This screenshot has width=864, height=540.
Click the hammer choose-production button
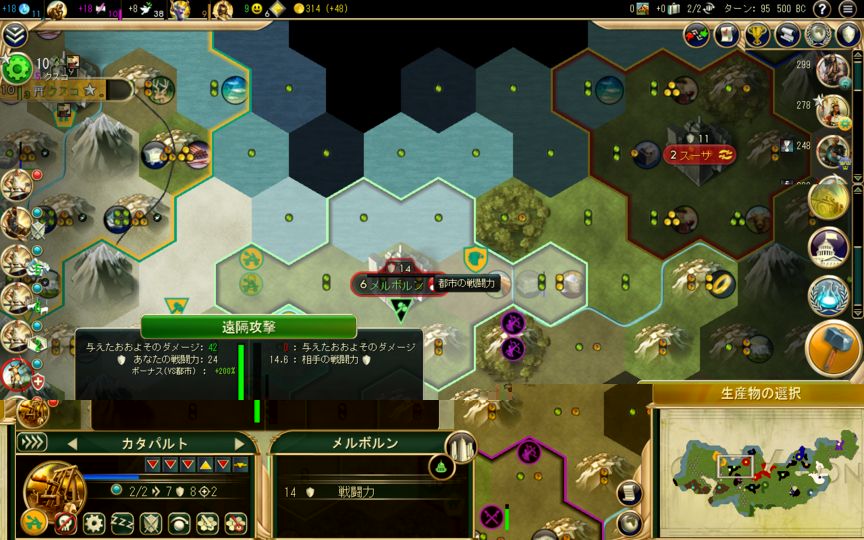pos(832,346)
